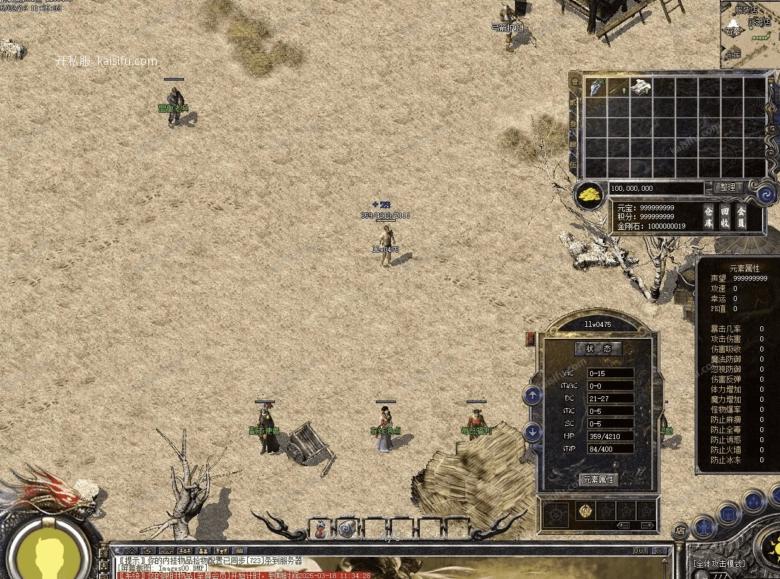Click the 状态 status header button
Image resolution: width=780 pixels, height=579 pixels.
pyautogui.click(x=598, y=349)
